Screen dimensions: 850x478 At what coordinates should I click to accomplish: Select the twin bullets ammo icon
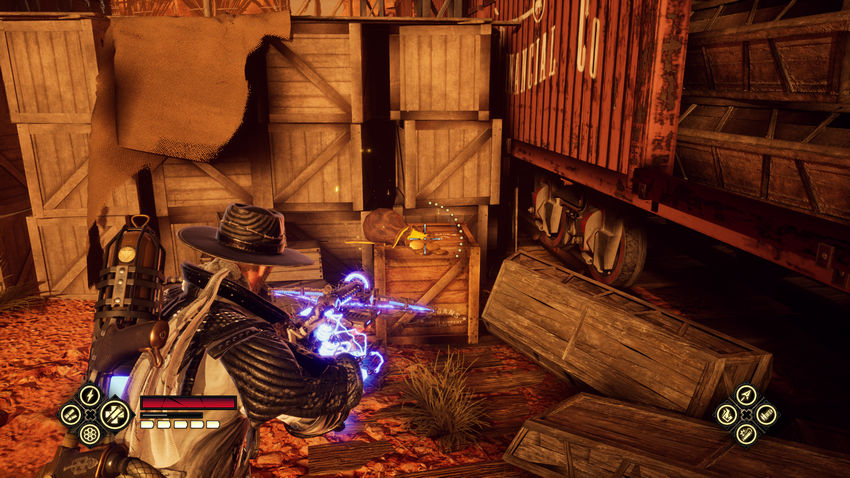pyautogui.click(x=71, y=414)
